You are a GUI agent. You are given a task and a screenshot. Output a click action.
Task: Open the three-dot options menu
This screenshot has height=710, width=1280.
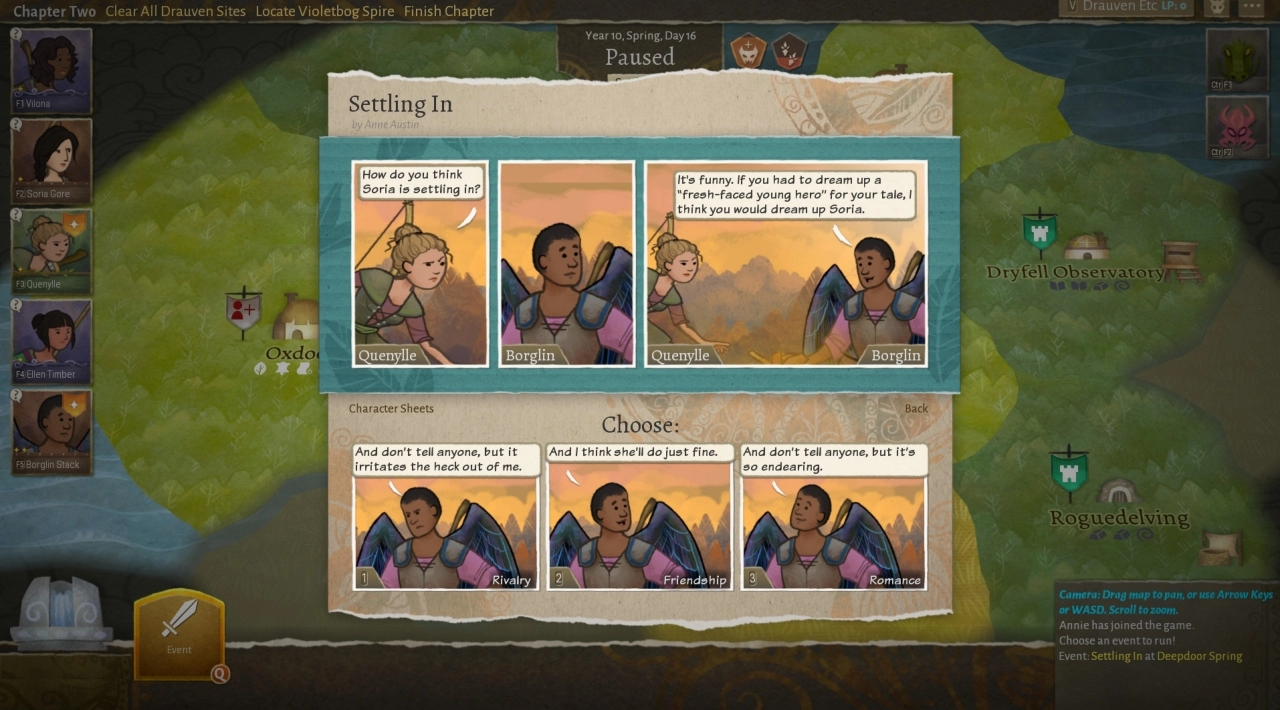pyautogui.click(x=1252, y=7)
